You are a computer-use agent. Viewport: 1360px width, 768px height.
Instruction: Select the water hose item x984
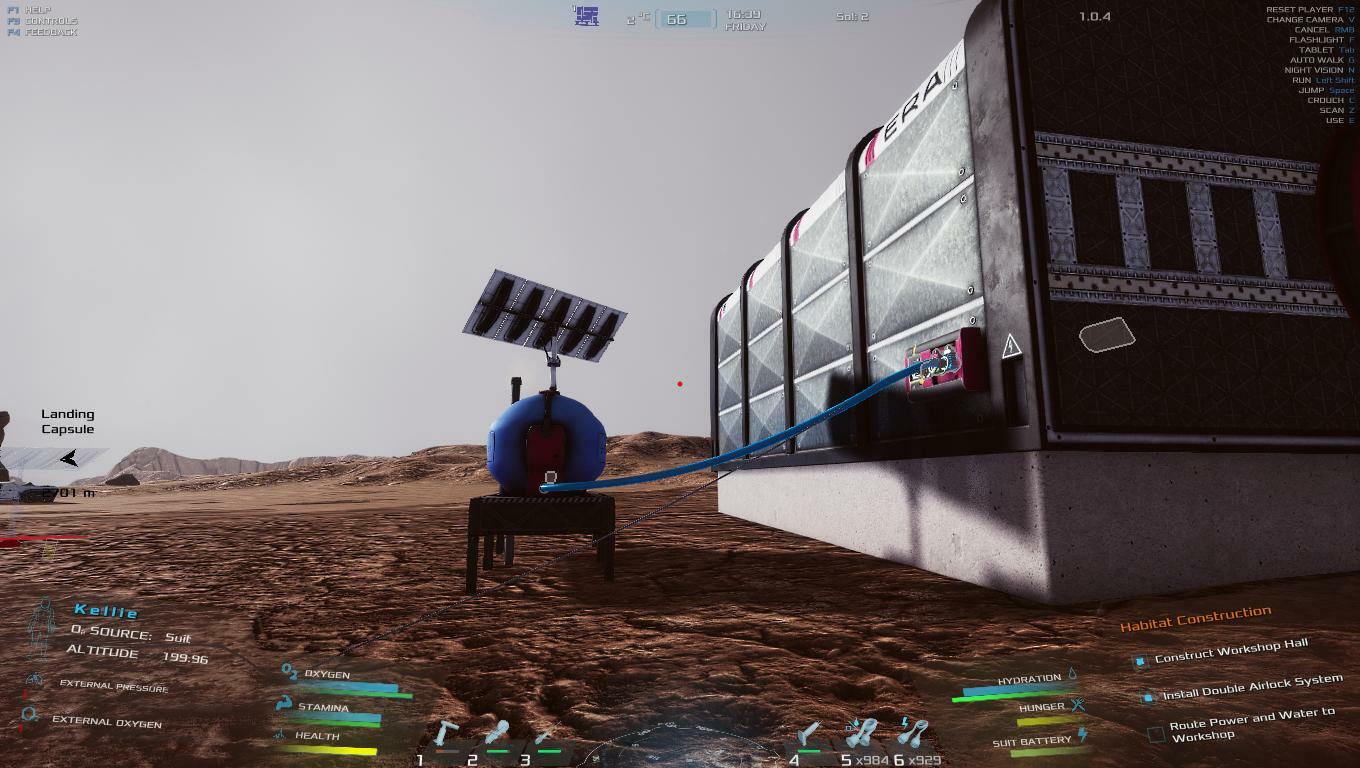pos(862,735)
